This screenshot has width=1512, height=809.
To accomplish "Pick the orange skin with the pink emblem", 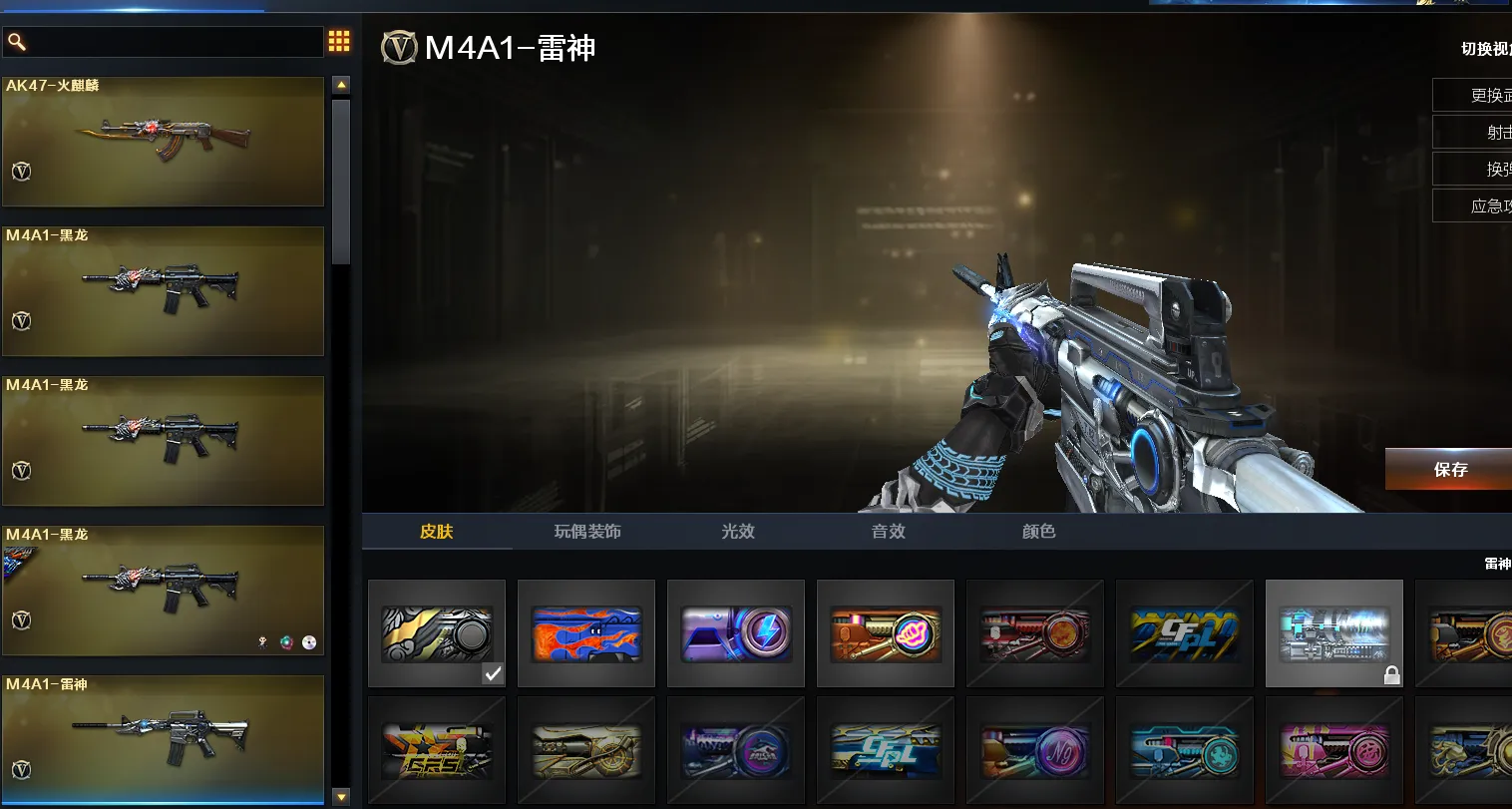I will [x=886, y=633].
